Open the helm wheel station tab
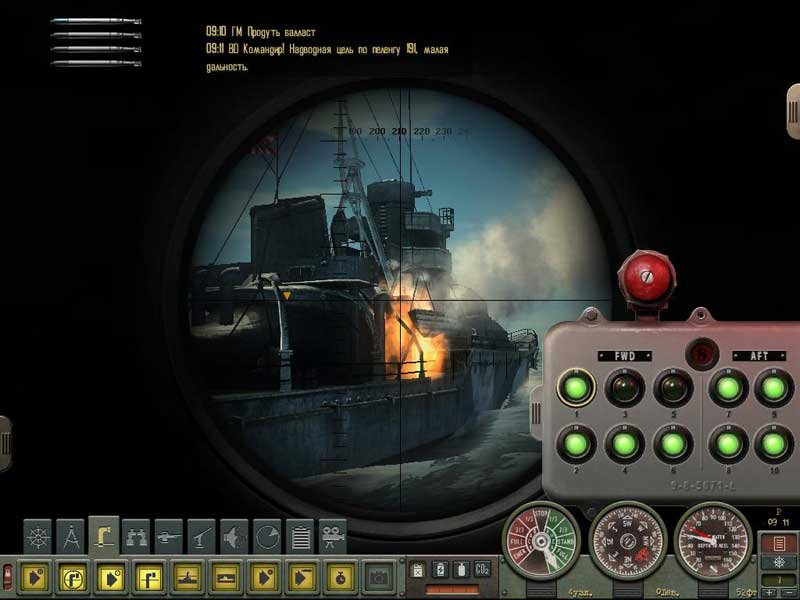The height and width of the screenshot is (600, 800). [x=38, y=537]
